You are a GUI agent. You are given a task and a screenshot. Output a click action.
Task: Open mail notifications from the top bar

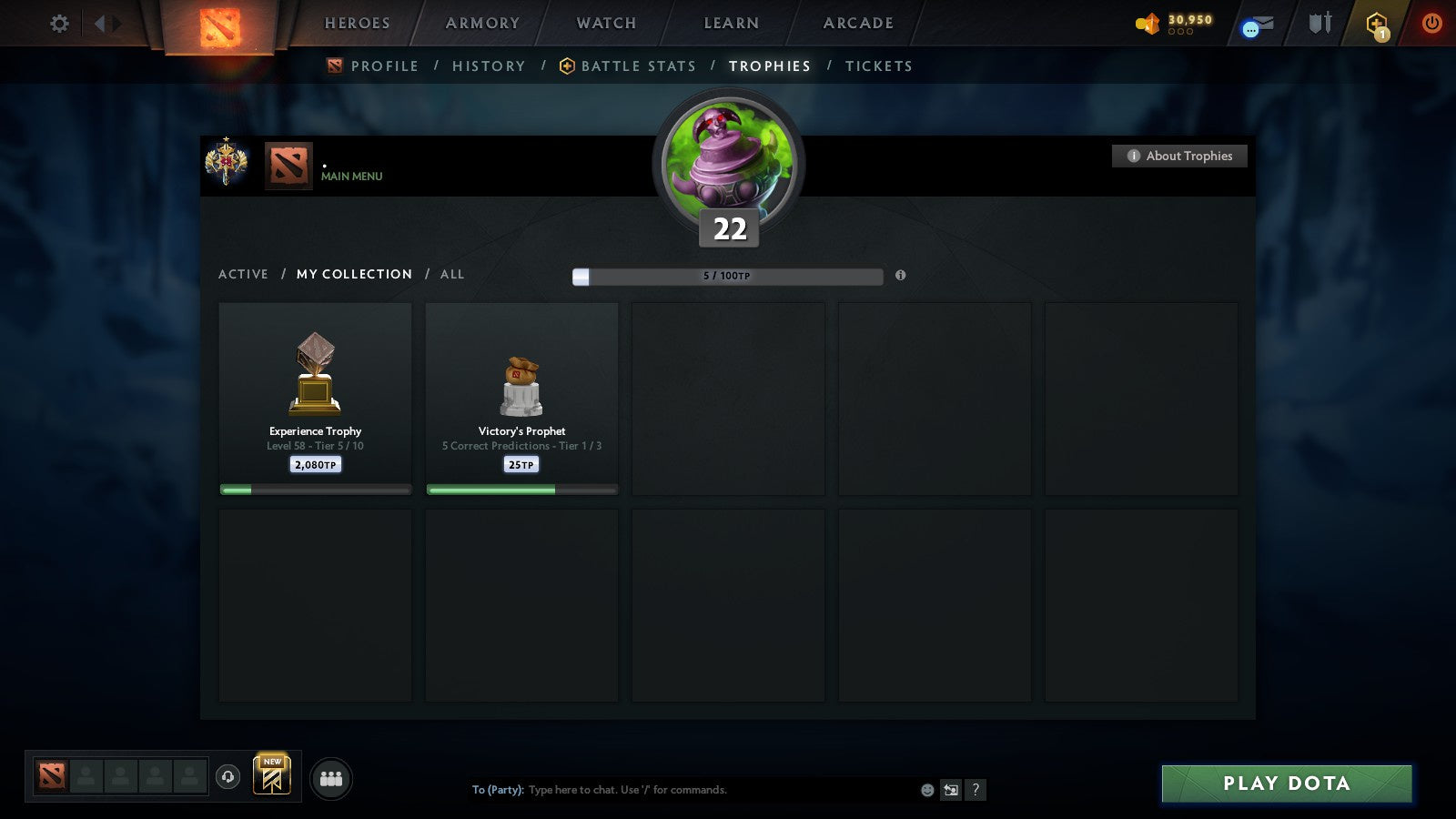click(1254, 25)
